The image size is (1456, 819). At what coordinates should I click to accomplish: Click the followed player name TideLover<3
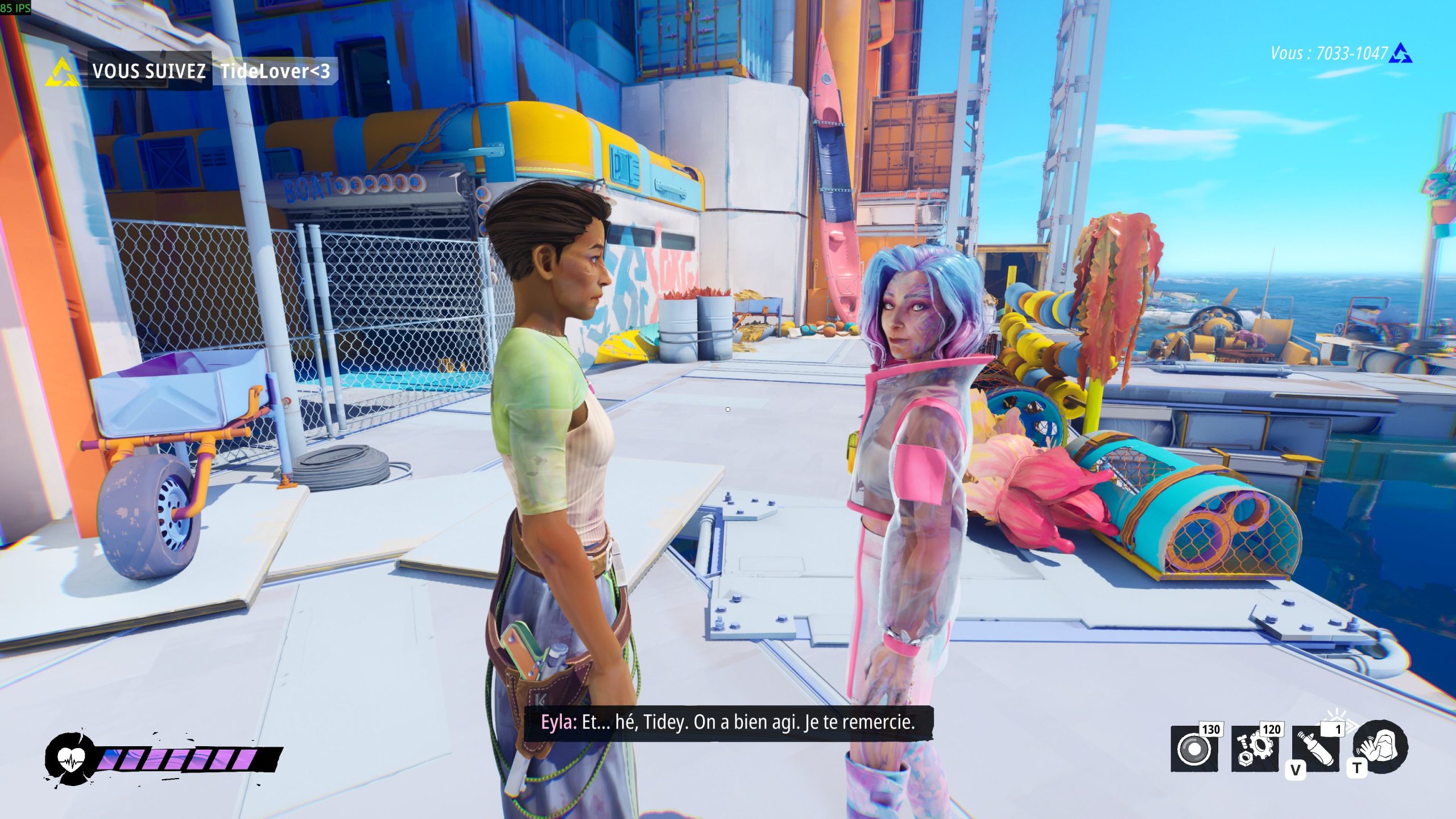click(x=275, y=71)
